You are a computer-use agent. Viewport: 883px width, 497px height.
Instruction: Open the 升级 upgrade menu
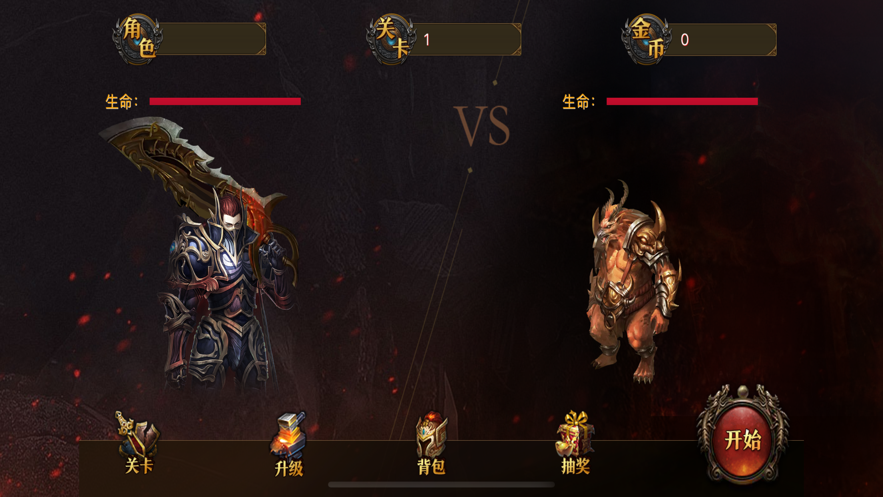point(288,444)
